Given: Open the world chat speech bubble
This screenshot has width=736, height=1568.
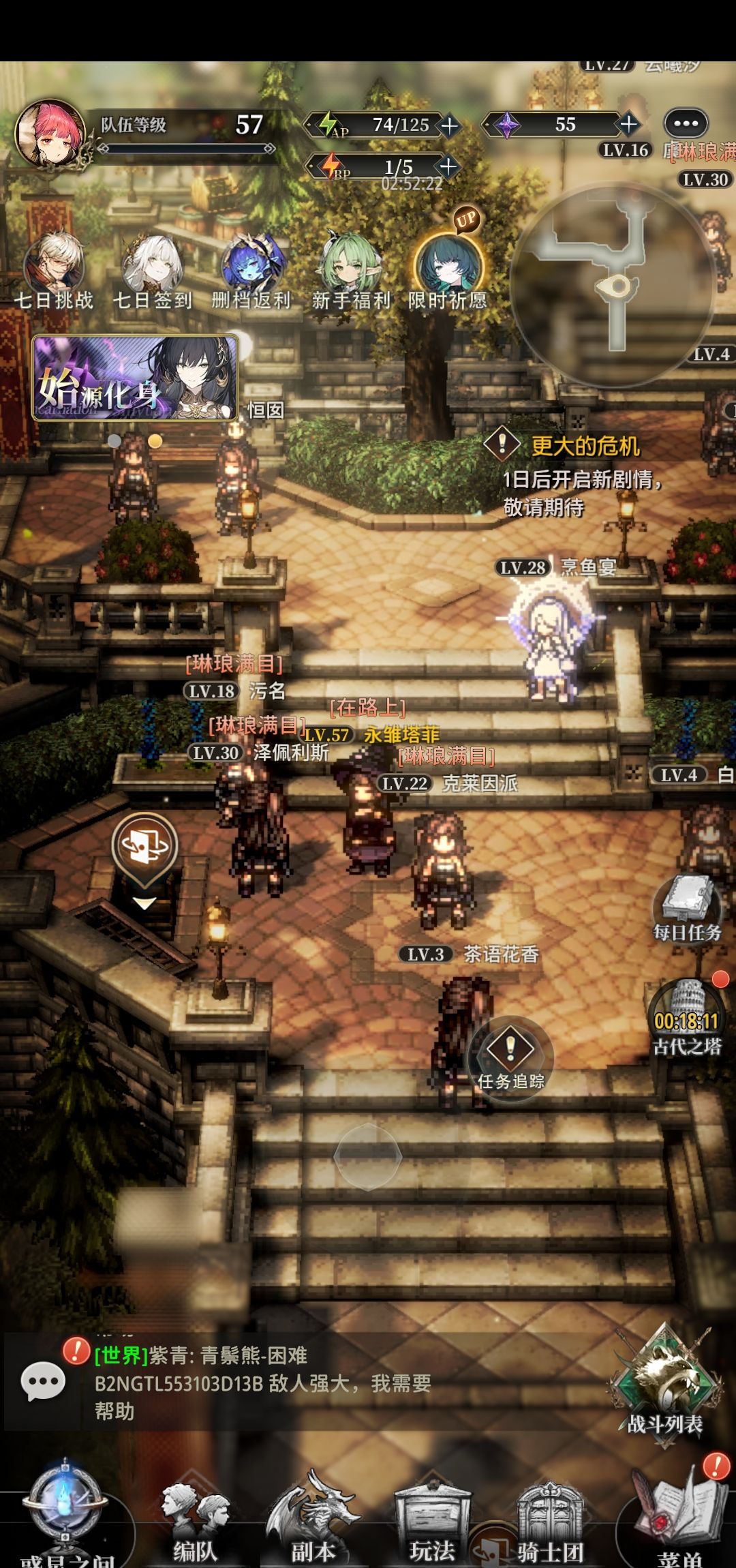Looking at the screenshot, I should click(43, 1383).
